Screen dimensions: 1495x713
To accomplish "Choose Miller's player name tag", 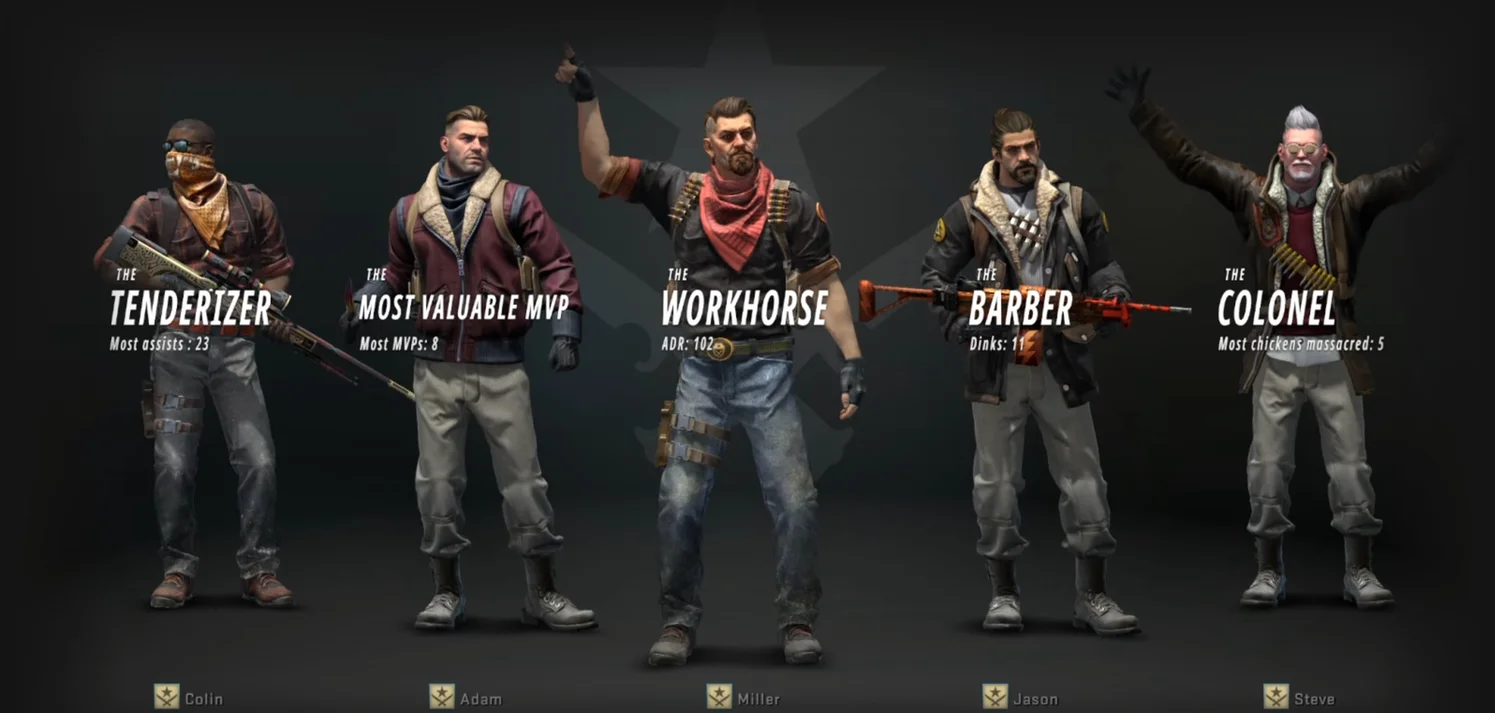I will coord(757,699).
